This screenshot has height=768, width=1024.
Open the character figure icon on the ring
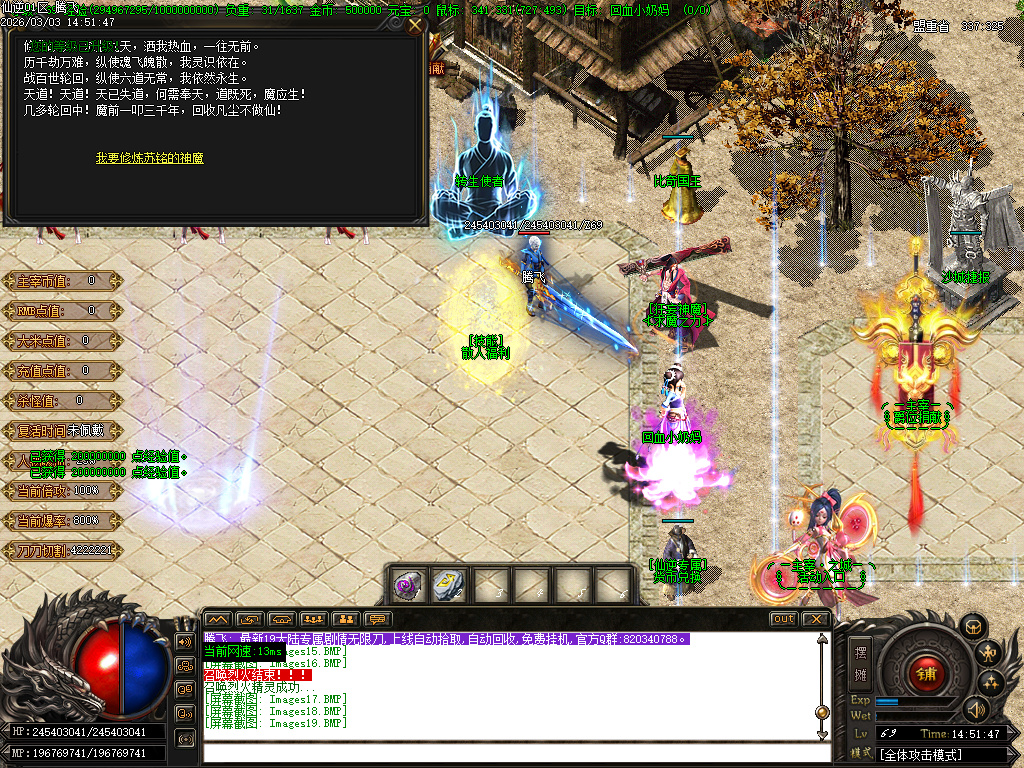coord(990,654)
